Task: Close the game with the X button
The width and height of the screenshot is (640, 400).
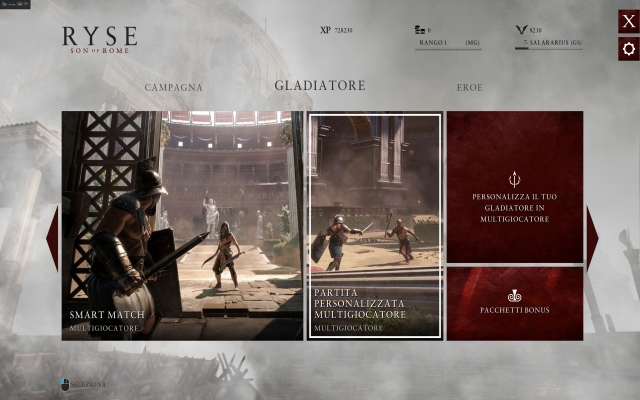Action: click(628, 22)
